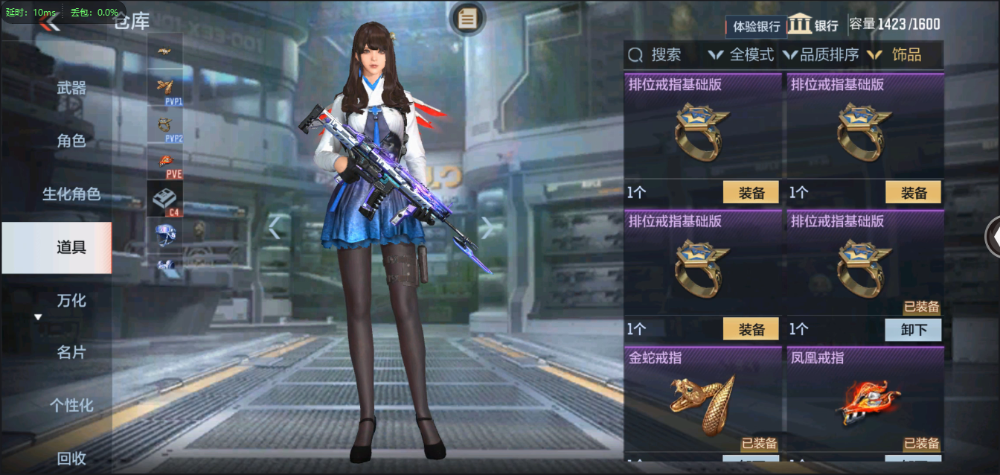Open the 回收 tab
The width and height of the screenshot is (1000, 475).
(71, 458)
